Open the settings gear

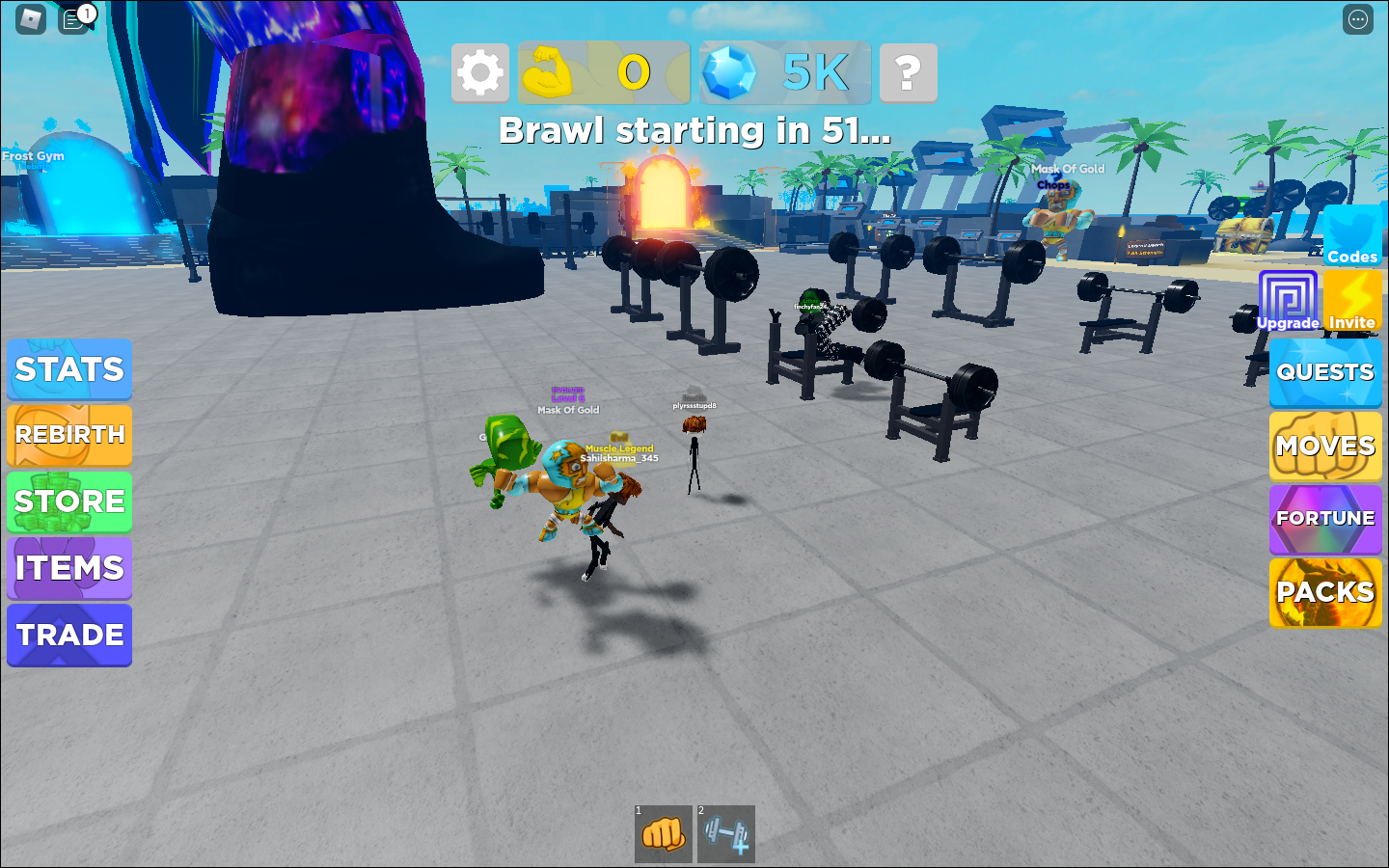(x=479, y=71)
